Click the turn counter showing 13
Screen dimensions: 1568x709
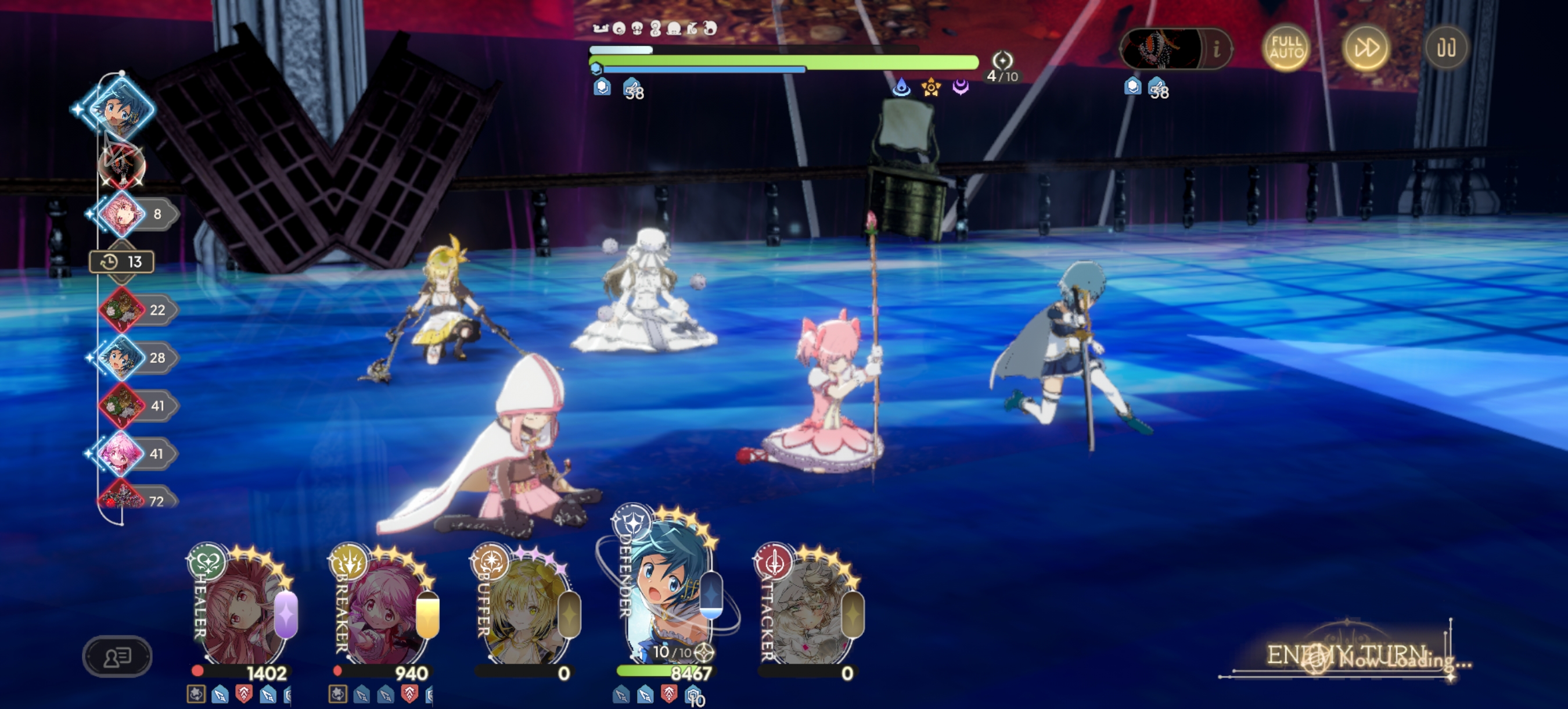tap(122, 262)
